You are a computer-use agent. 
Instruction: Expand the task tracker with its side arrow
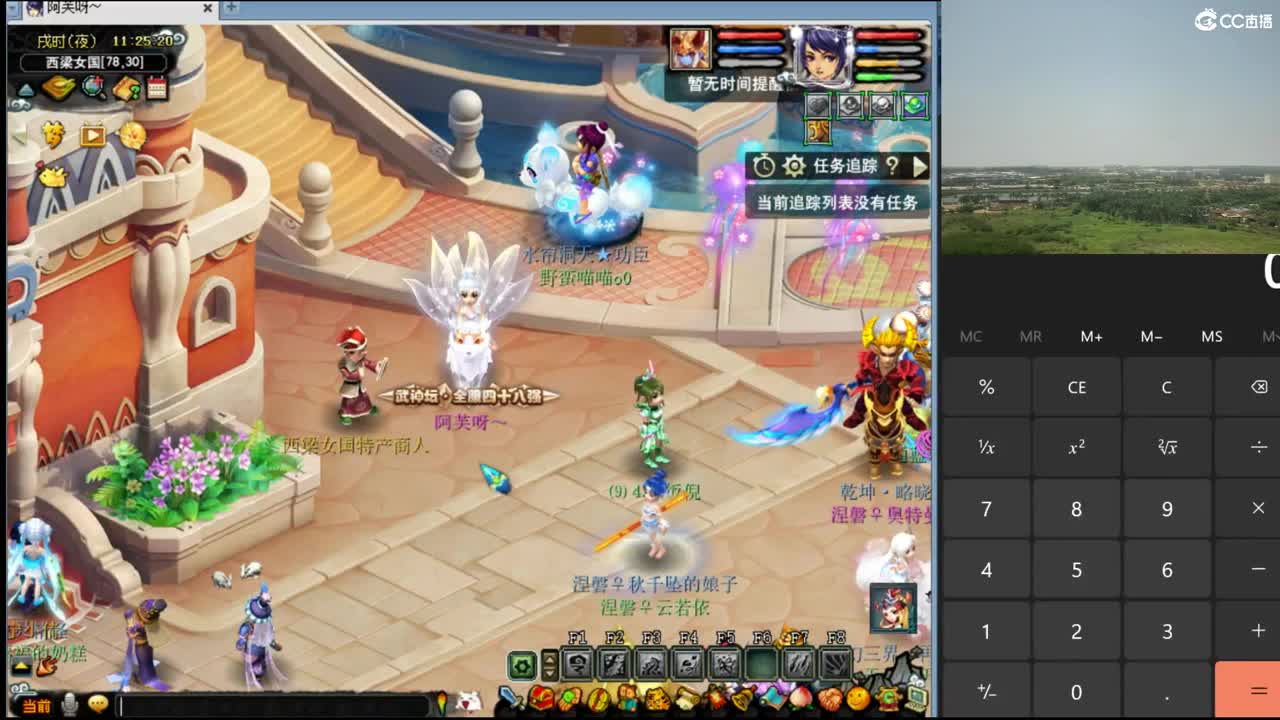(920, 166)
